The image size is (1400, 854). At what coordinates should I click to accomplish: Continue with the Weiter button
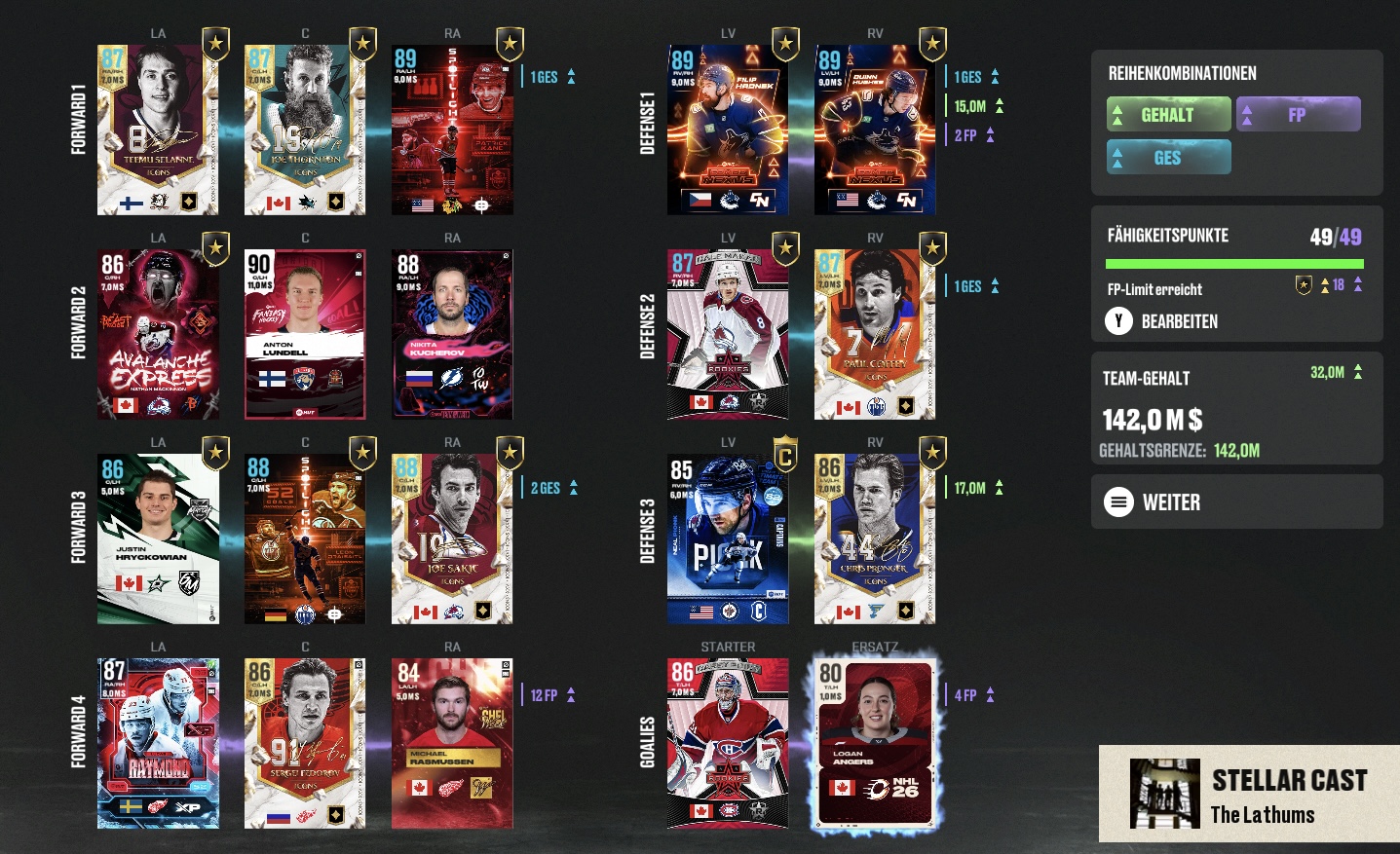[x=1171, y=502]
